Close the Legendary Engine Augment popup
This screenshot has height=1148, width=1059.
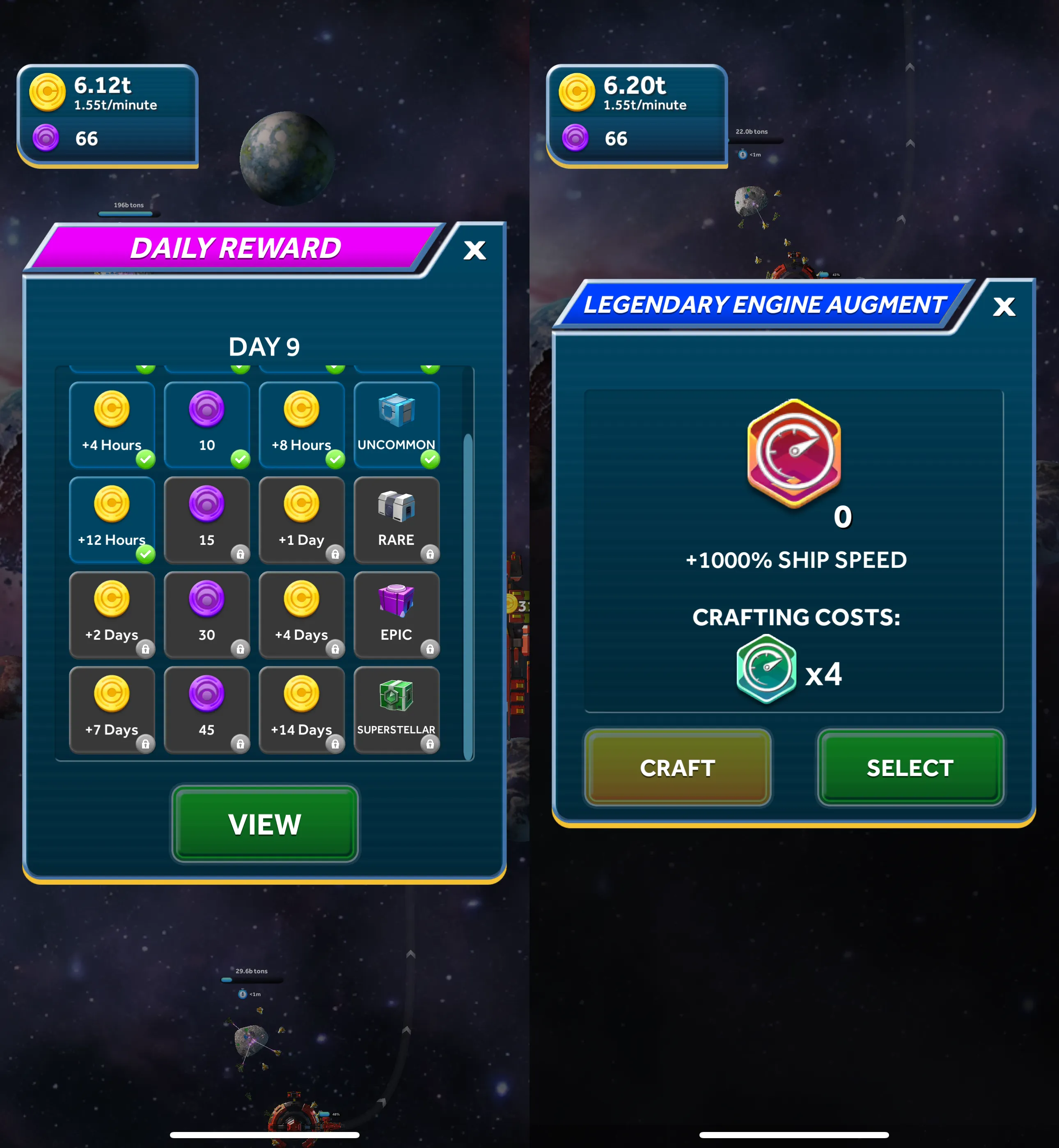point(1004,307)
